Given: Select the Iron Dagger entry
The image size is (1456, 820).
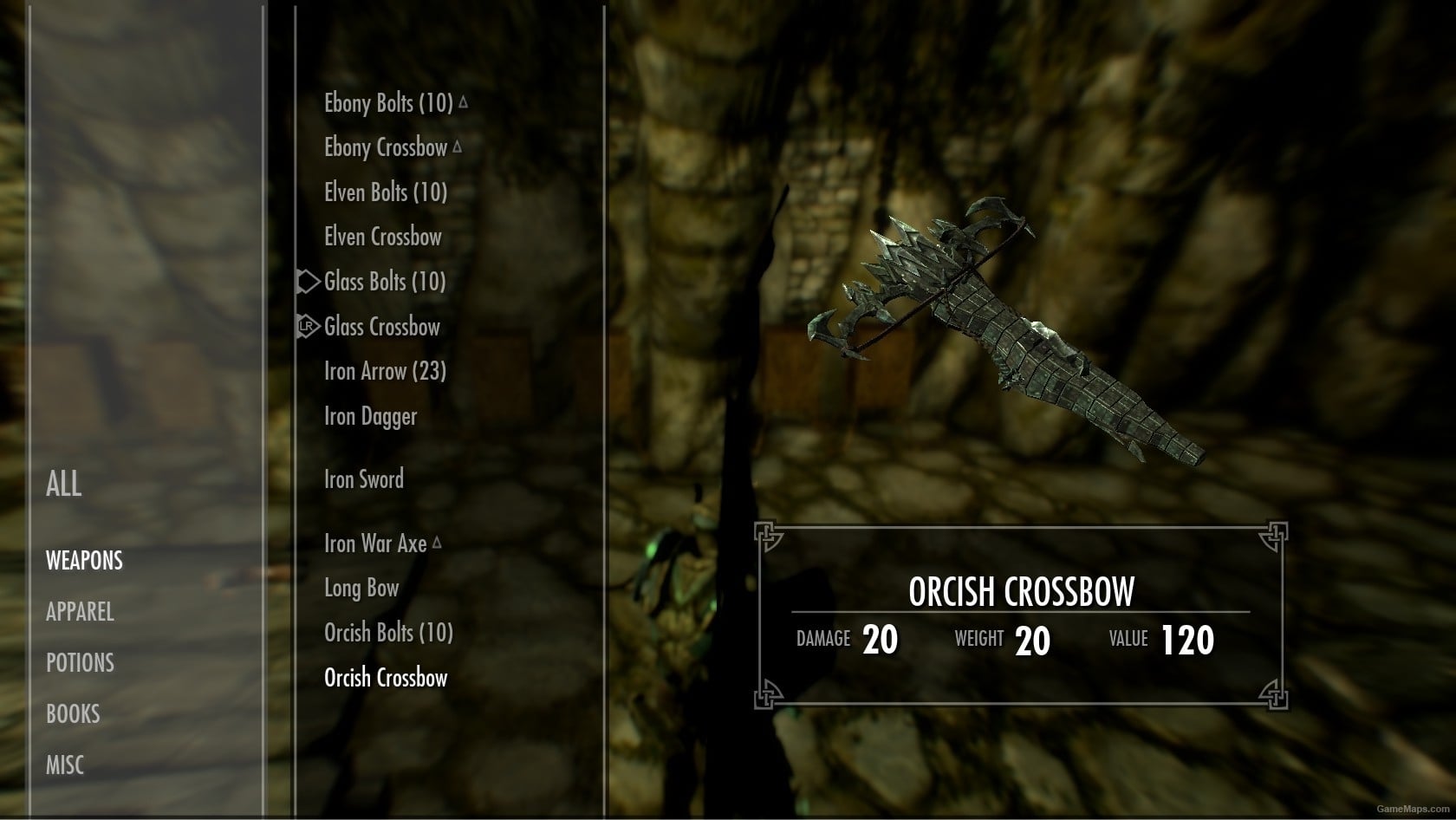Looking at the screenshot, I should pos(369,416).
